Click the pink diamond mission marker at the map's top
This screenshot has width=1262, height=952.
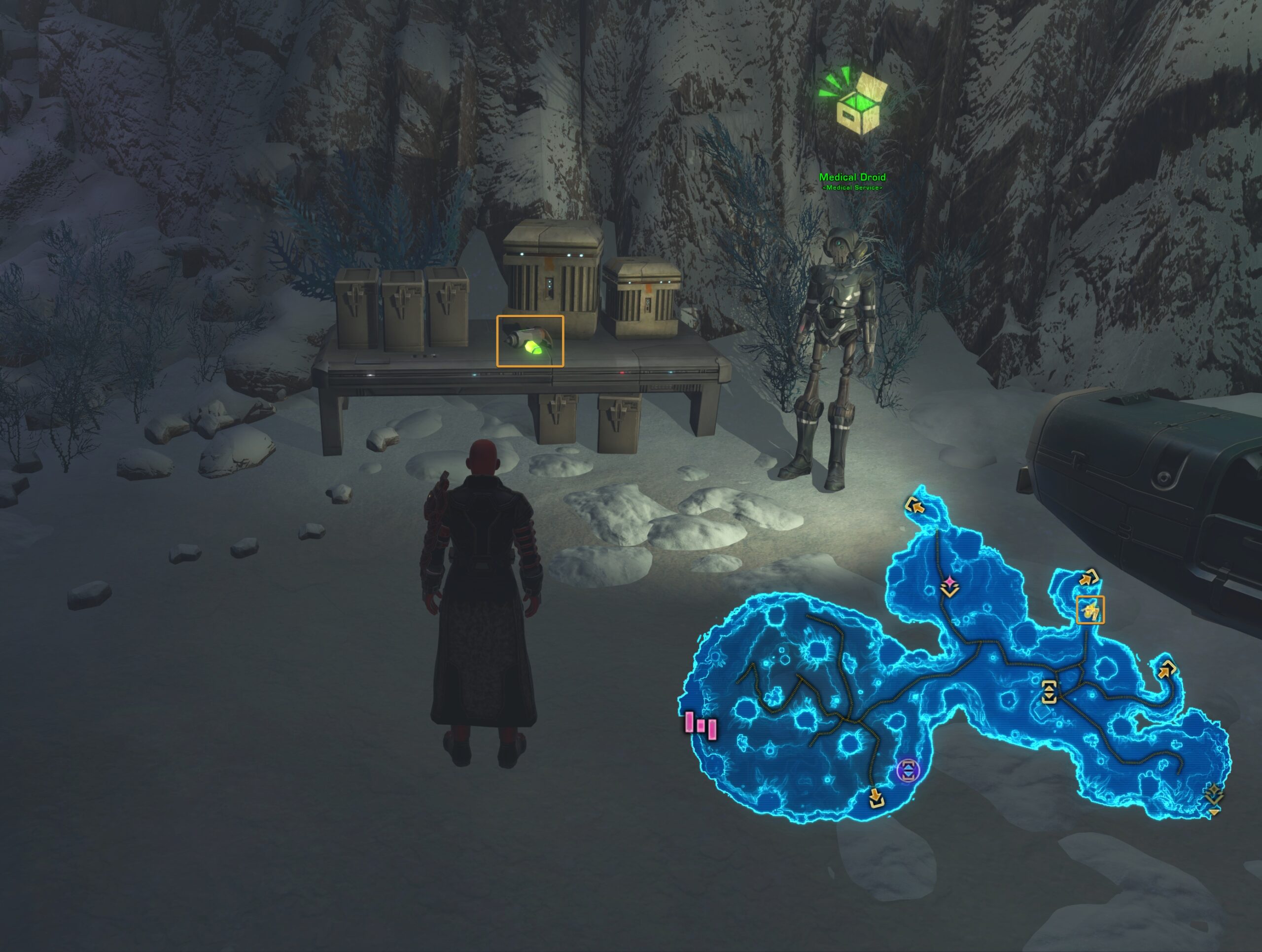(949, 582)
